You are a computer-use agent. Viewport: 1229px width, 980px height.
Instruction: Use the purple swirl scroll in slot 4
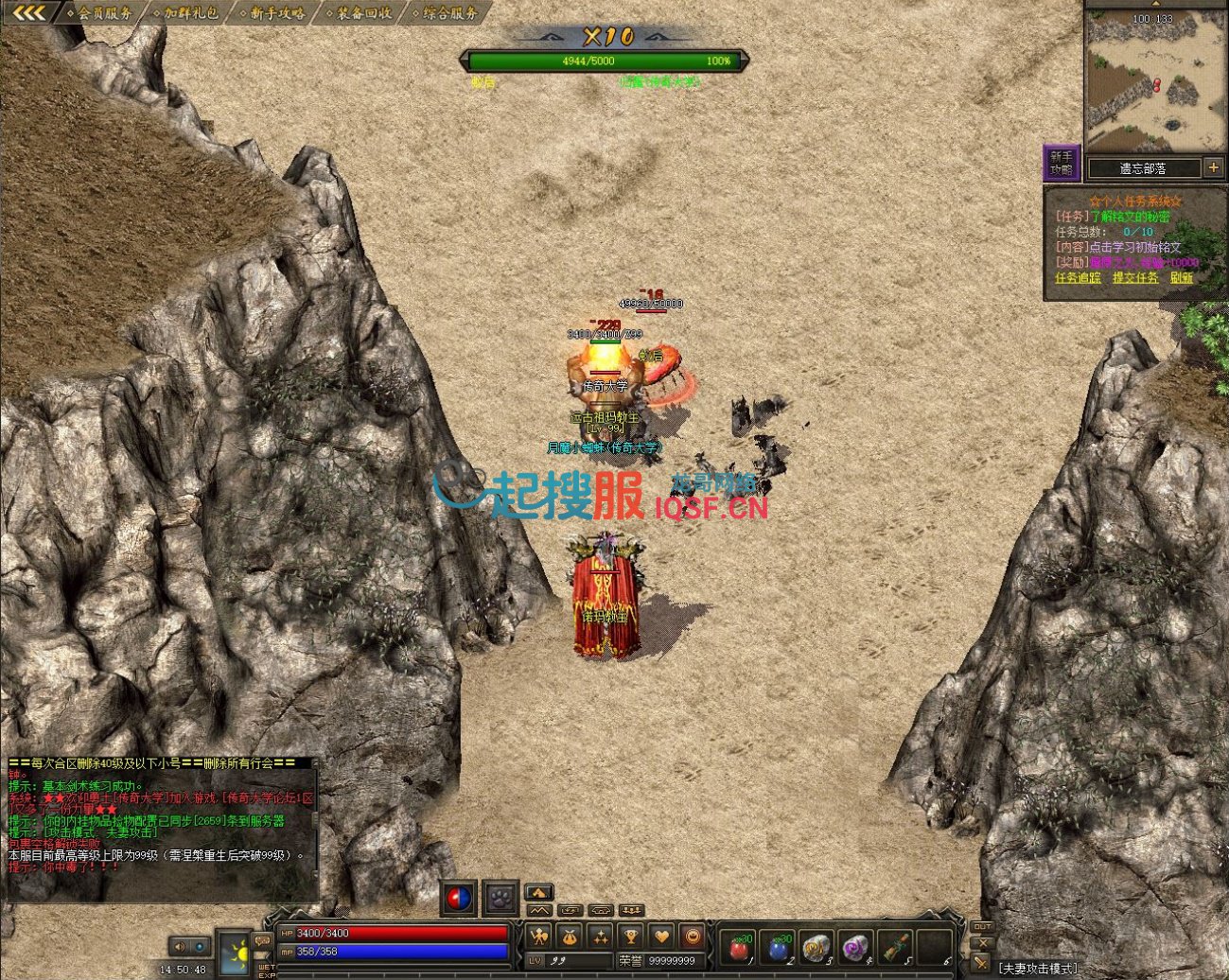(855, 947)
